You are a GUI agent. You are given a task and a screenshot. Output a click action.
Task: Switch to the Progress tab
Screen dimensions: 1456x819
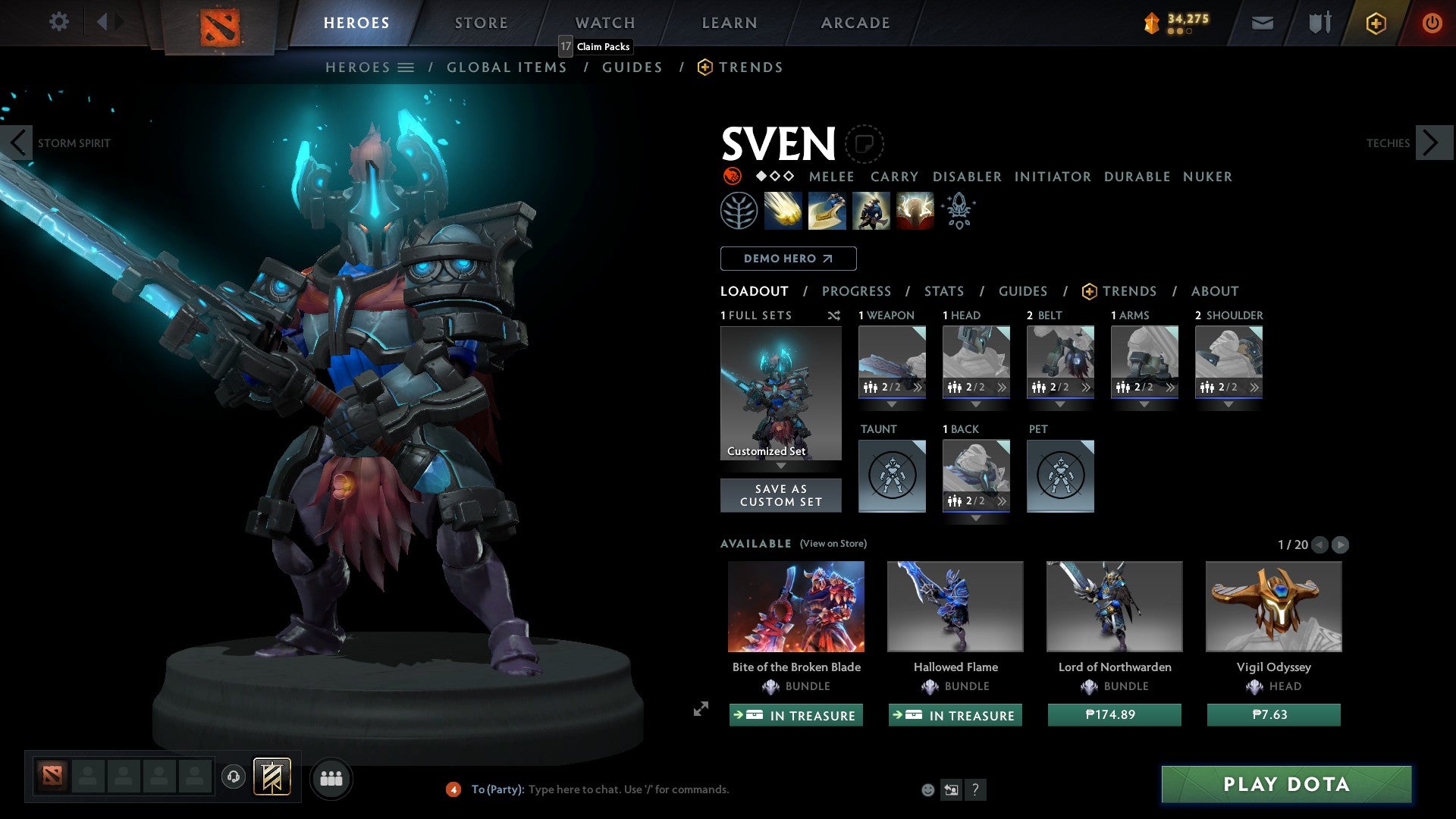coord(857,290)
